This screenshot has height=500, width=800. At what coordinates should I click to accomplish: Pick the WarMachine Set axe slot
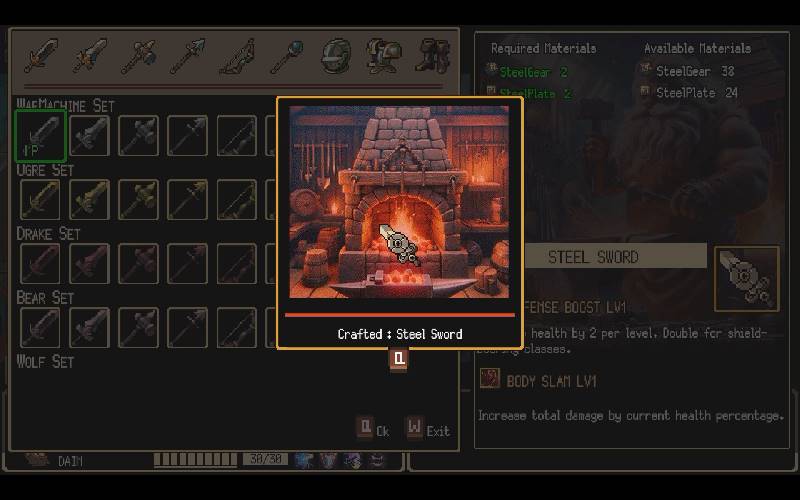(x=139, y=136)
